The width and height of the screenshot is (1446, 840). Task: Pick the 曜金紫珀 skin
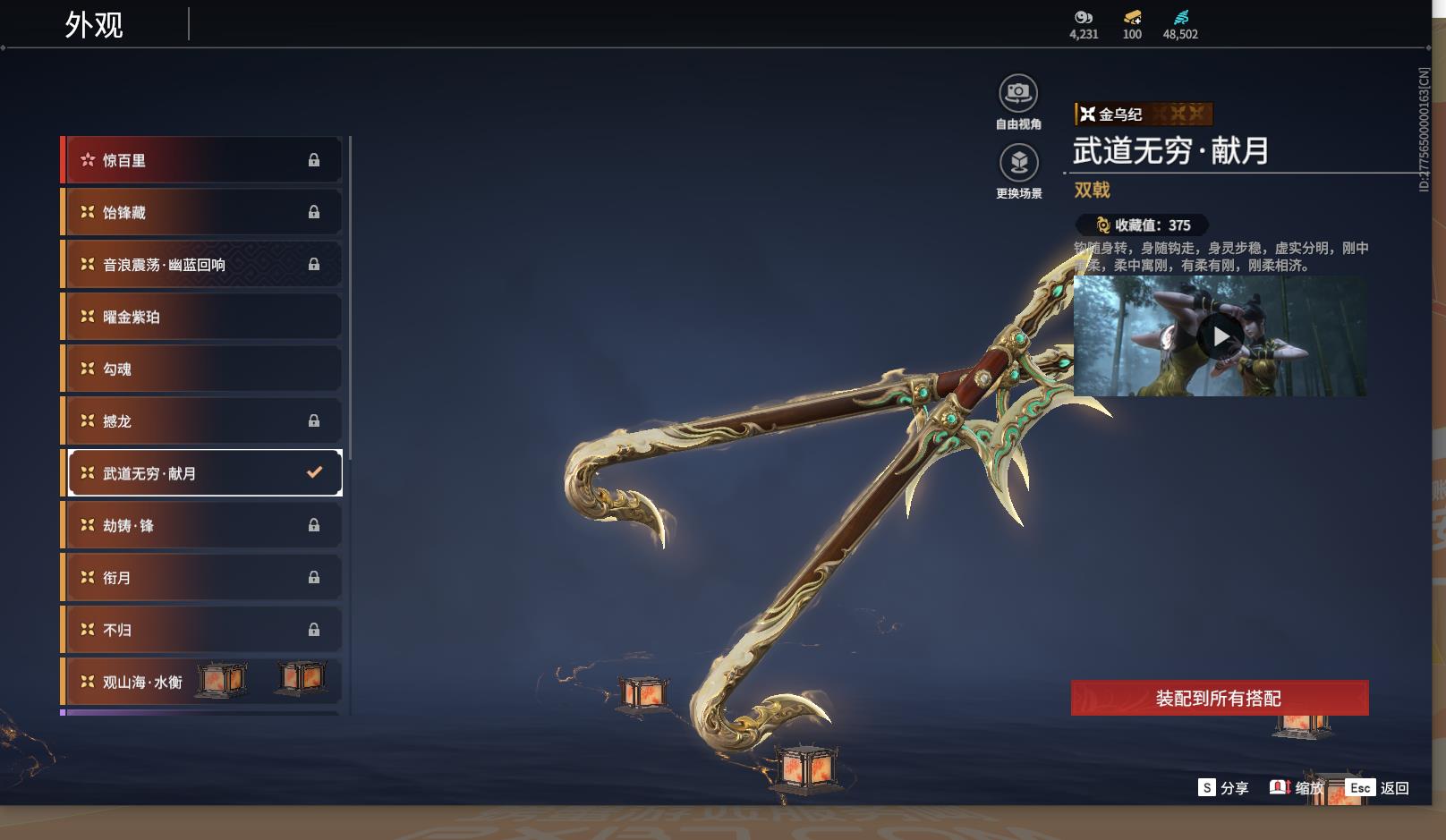point(202,317)
